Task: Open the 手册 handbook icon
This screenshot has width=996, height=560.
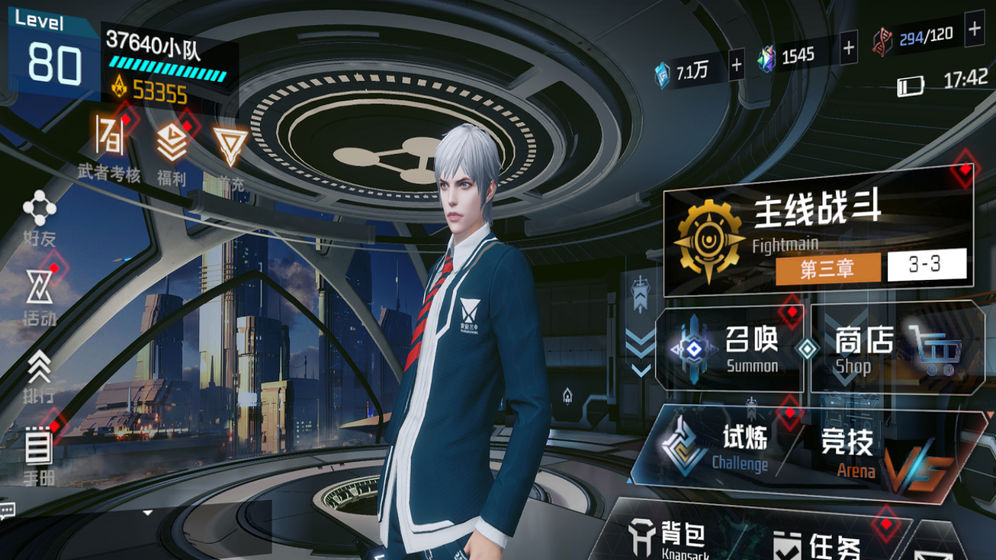Action: (x=39, y=452)
